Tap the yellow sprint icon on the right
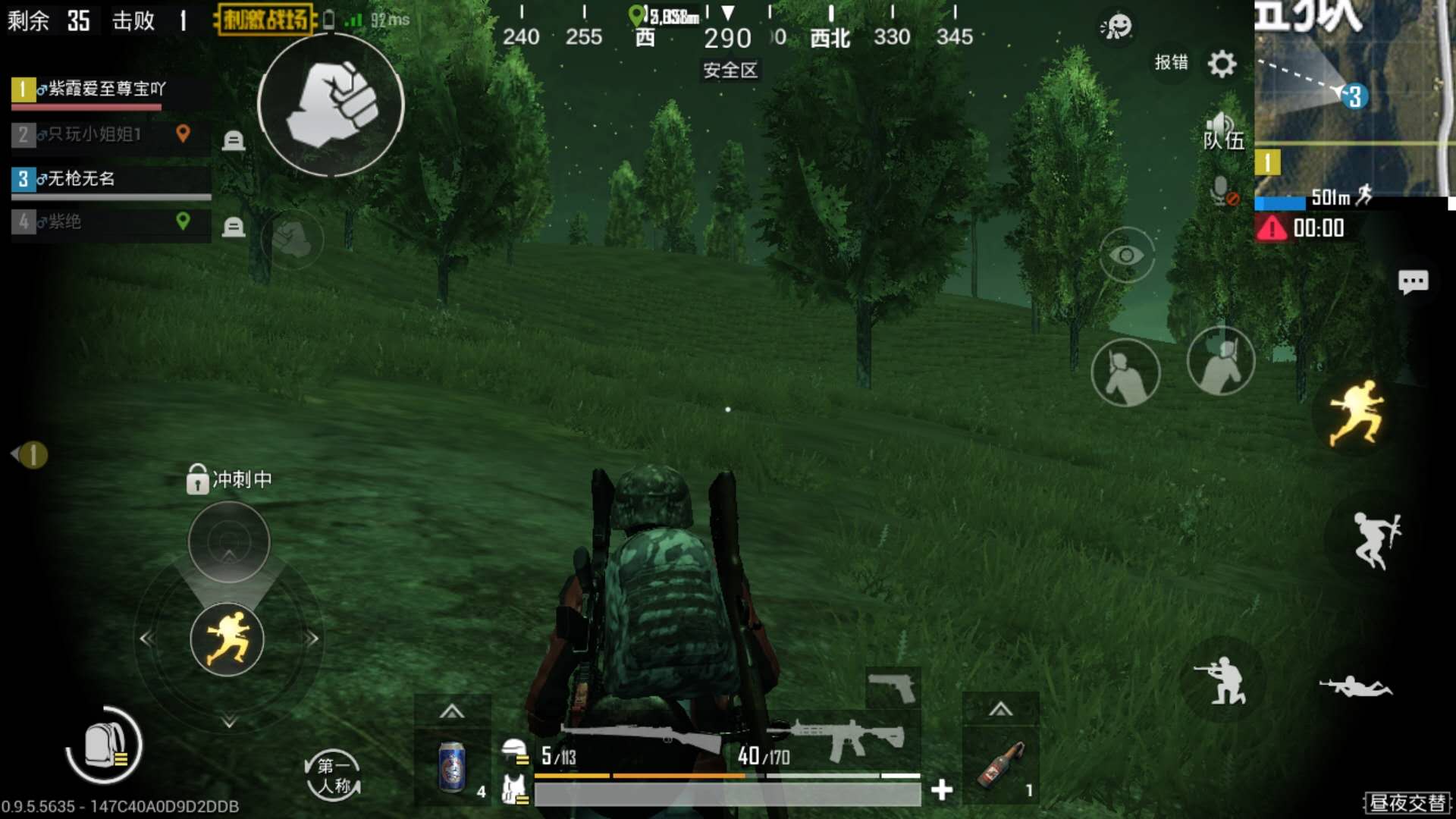 pos(1357,414)
